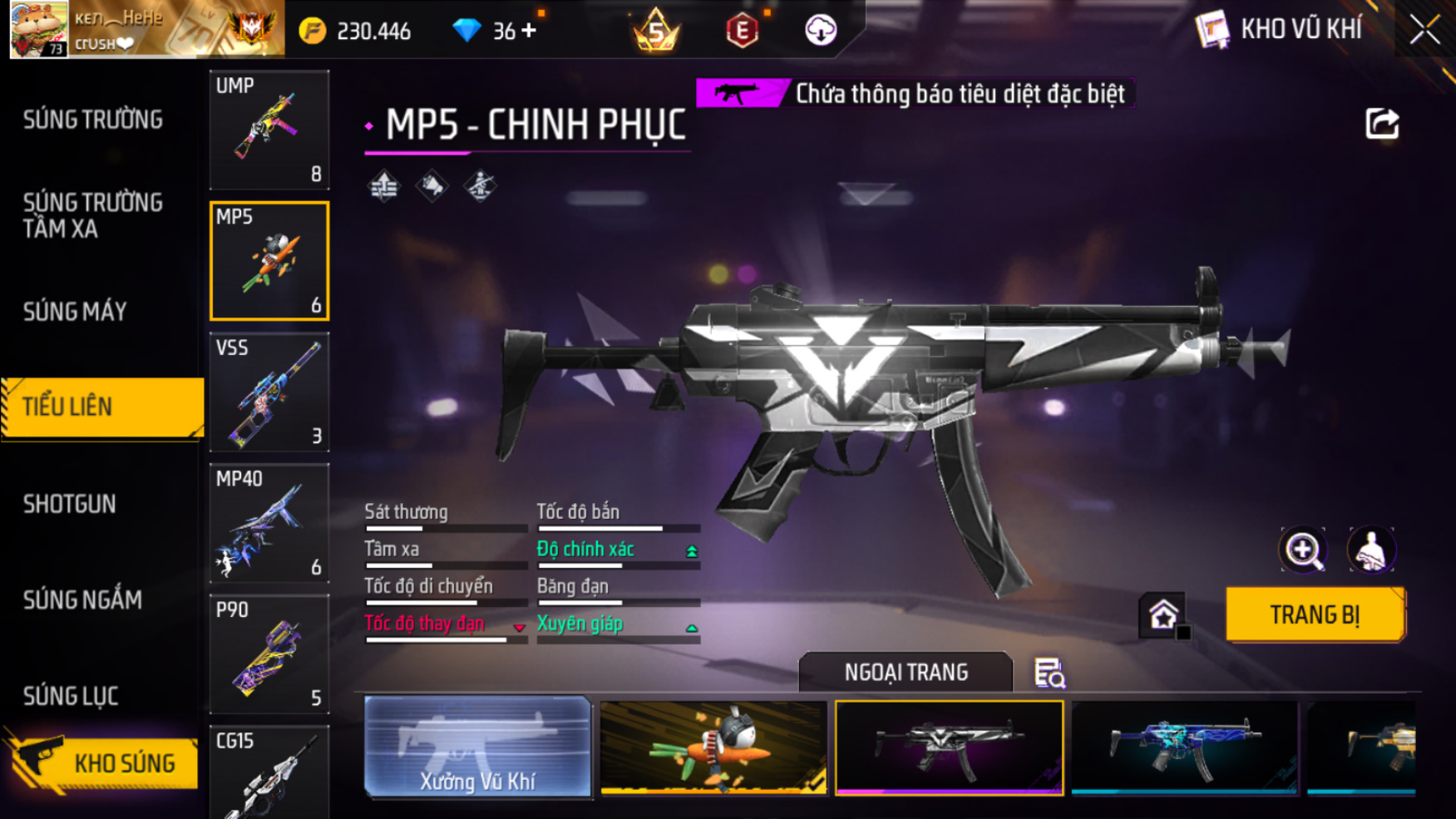This screenshot has height=819, width=1456.
Task: Select the VSS weapon tile
Action: [269, 392]
